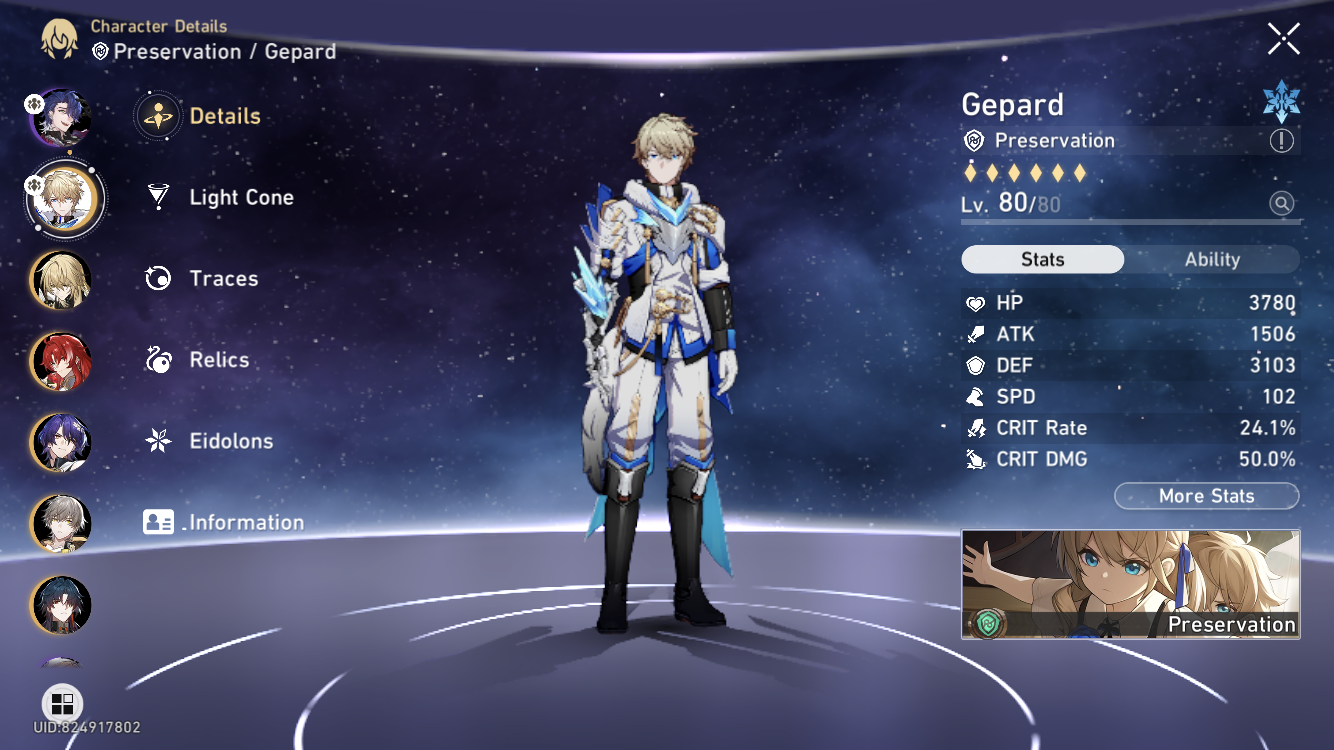Close the Character Details screen
The width and height of the screenshot is (1334, 750).
(x=1283, y=39)
